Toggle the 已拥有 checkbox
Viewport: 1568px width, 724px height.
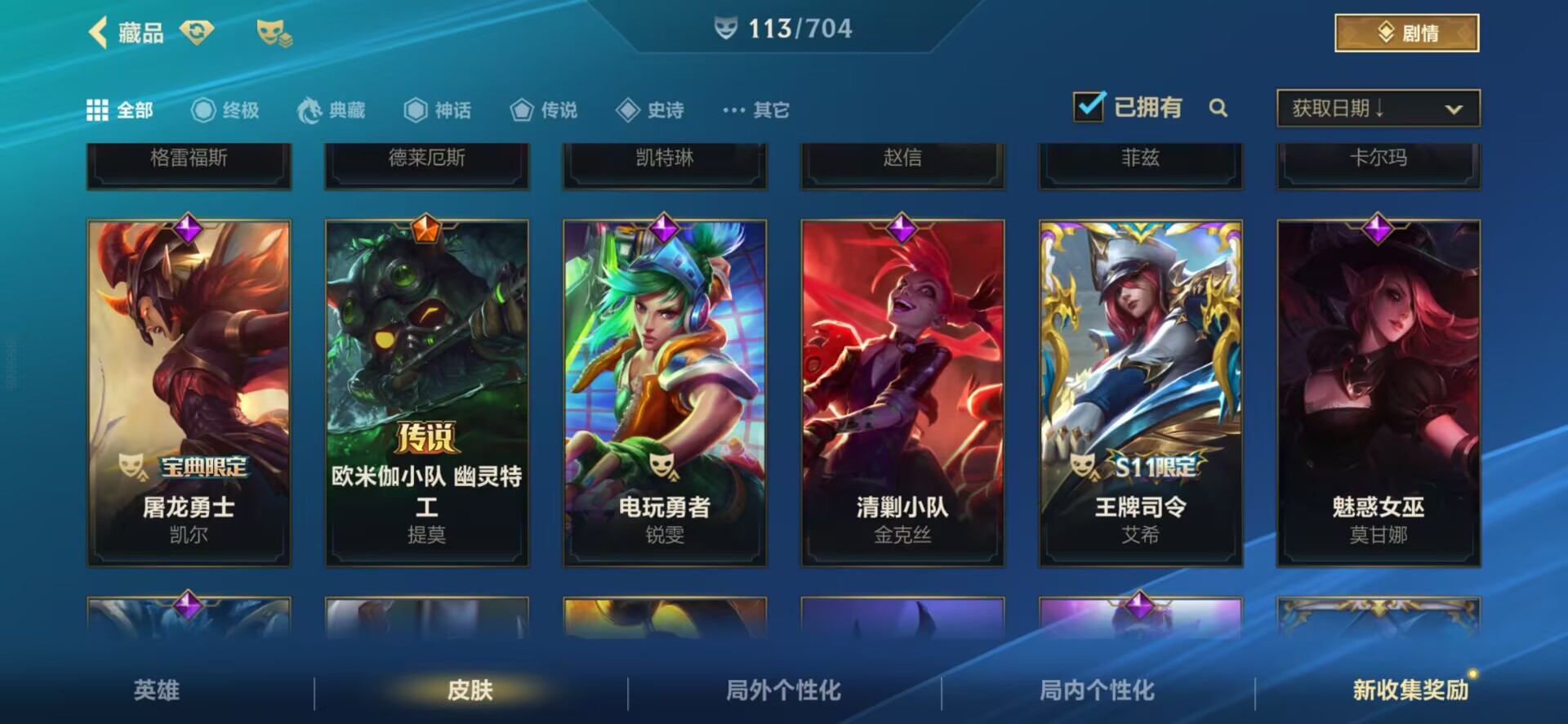(1089, 107)
